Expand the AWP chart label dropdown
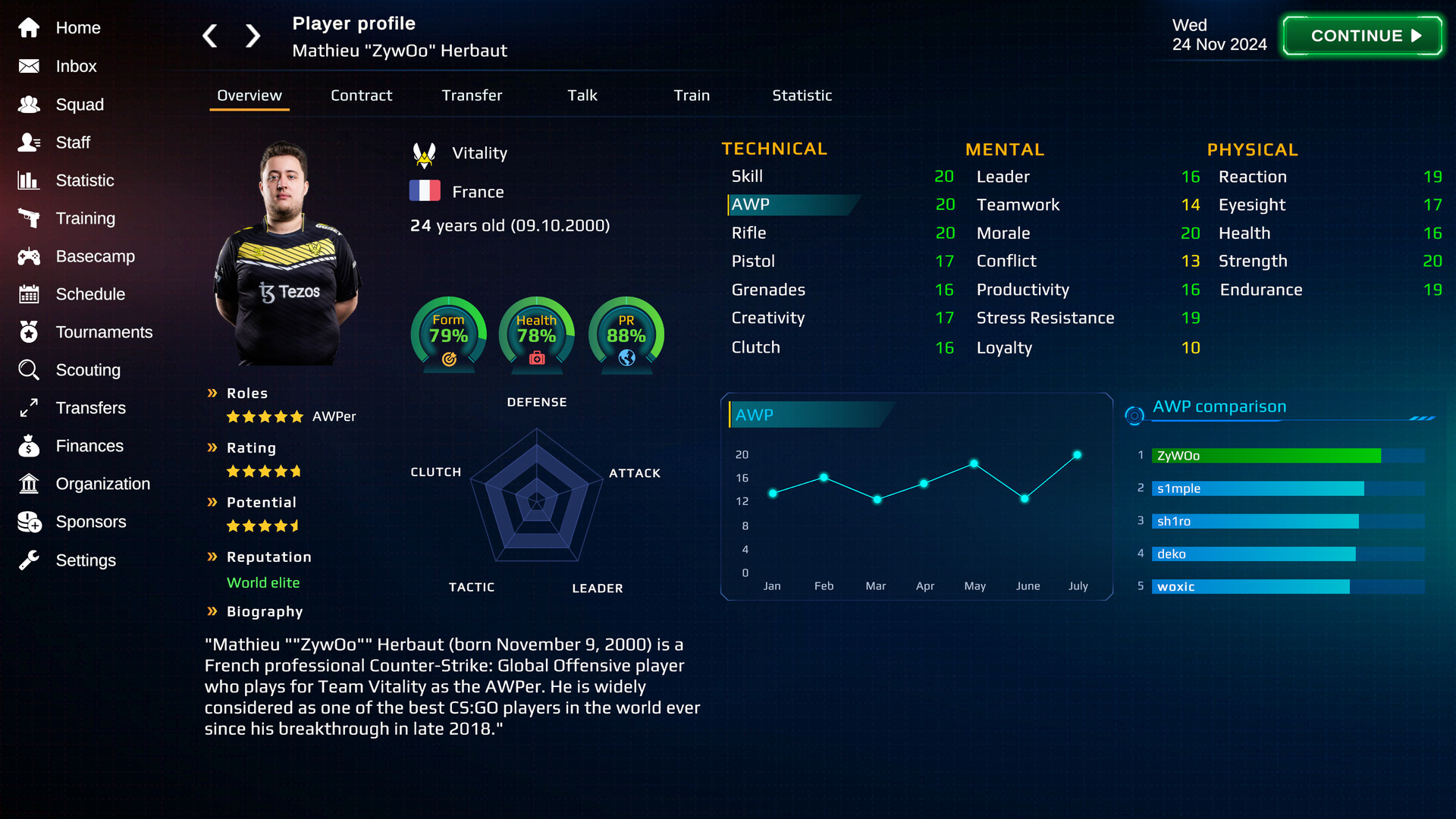This screenshot has width=1456, height=819. (808, 415)
